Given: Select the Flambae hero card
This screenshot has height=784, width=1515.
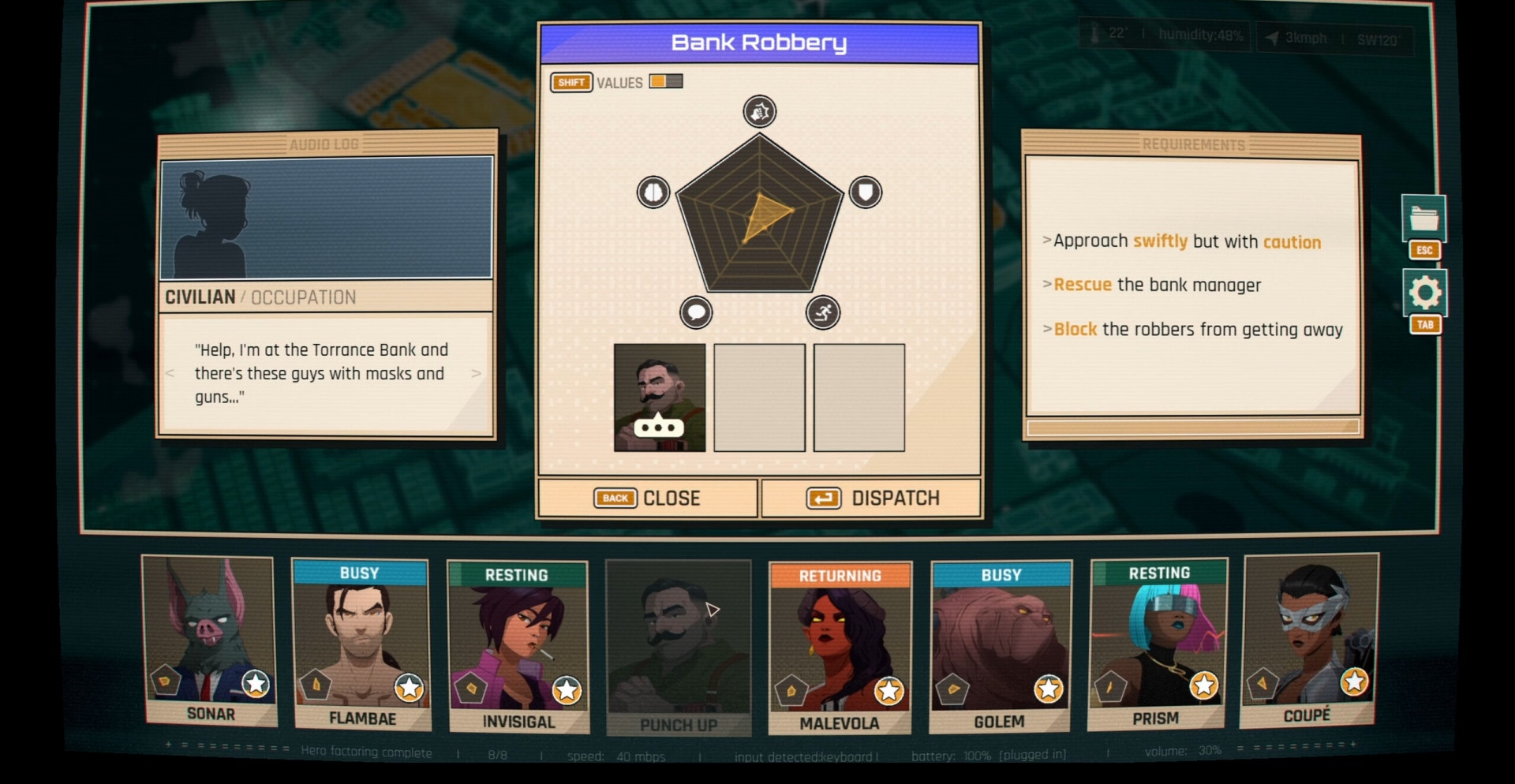Looking at the screenshot, I should point(361,644).
